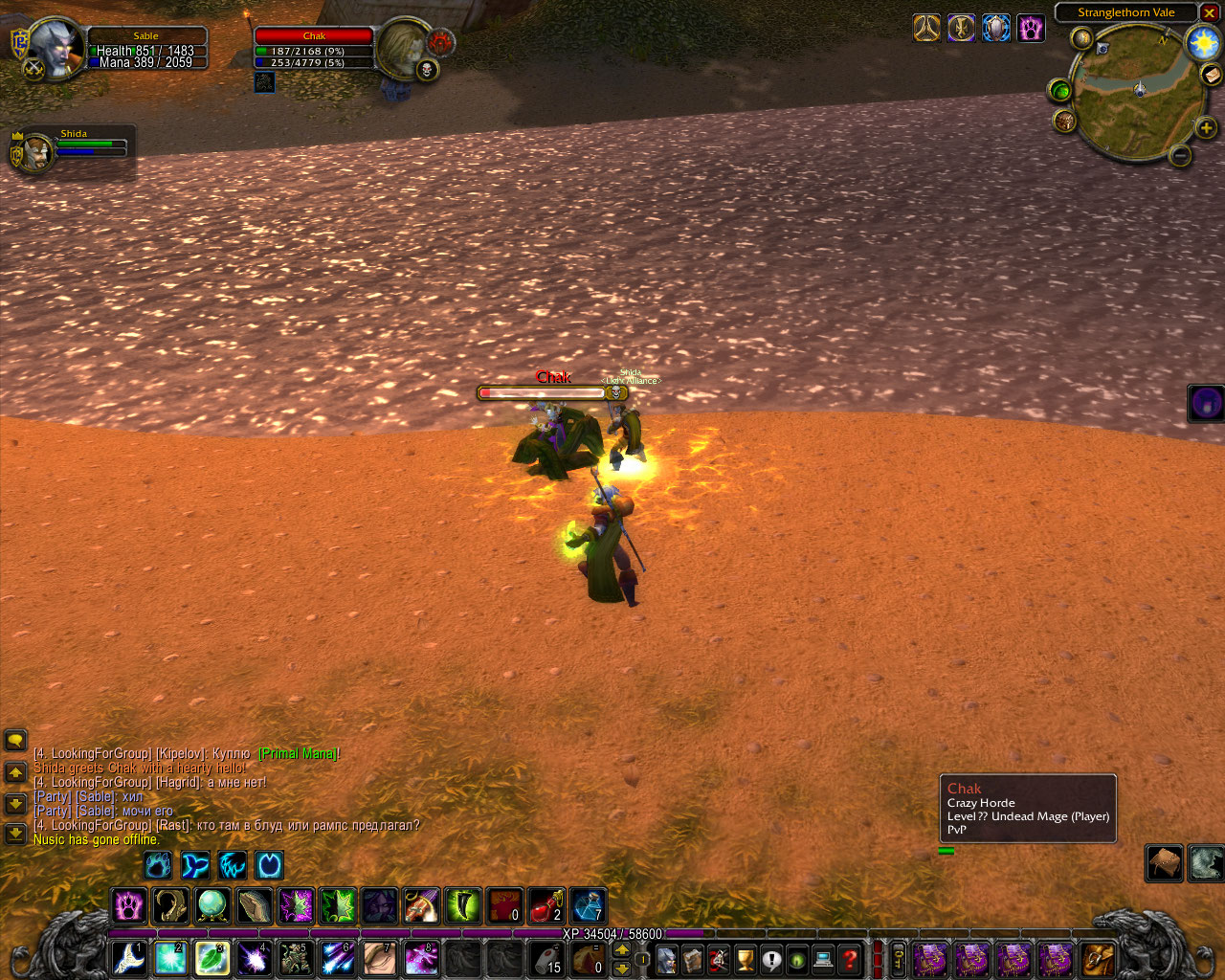The image size is (1225, 980).
Task: Click the Chak target portrait
Action: click(403, 50)
